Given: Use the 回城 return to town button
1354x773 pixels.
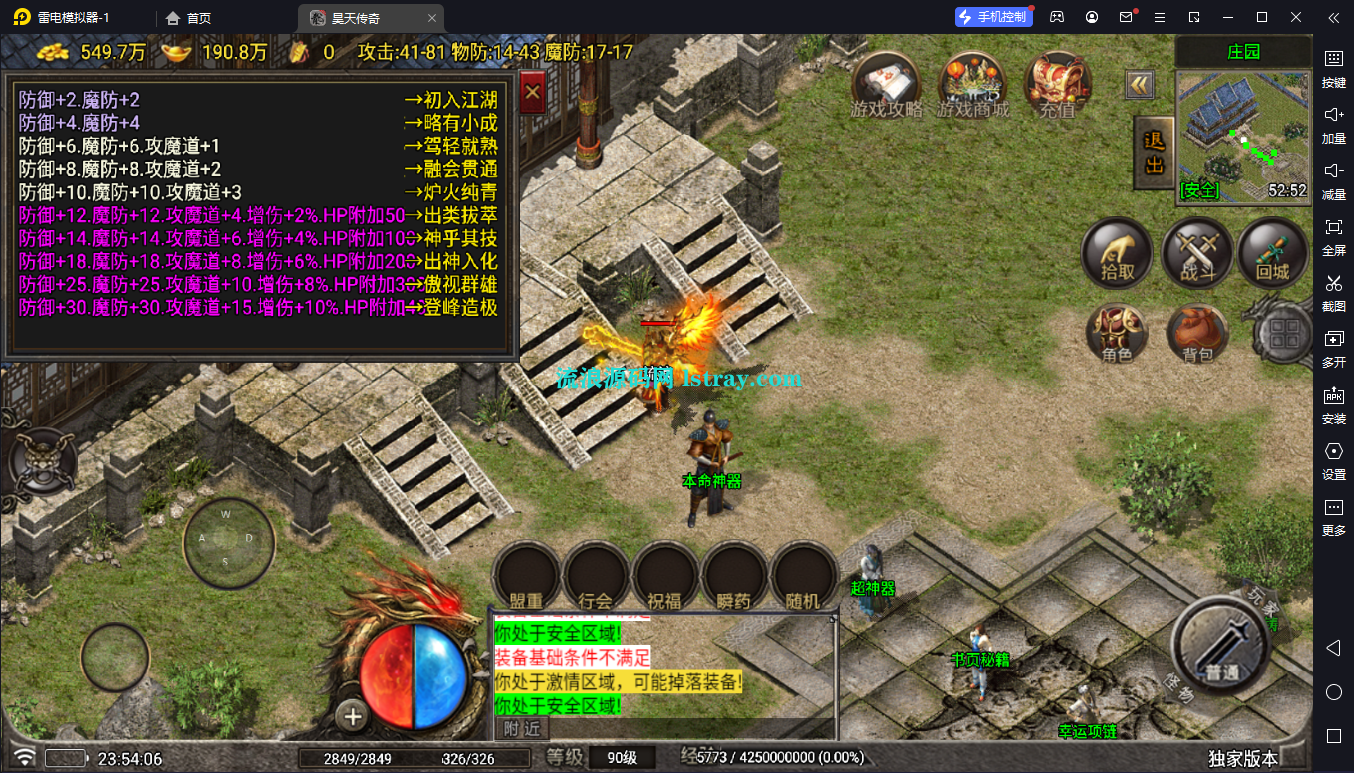Looking at the screenshot, I should [x=1273, y=253].
